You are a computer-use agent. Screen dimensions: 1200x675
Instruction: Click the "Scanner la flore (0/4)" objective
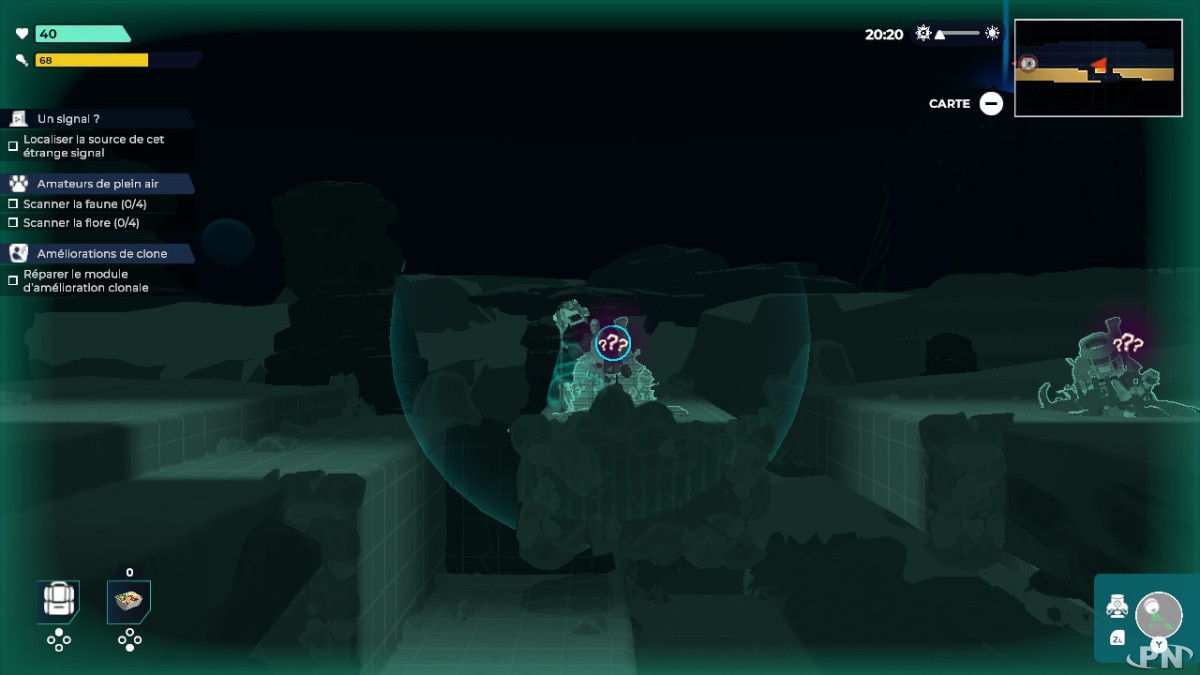[x=81, y=223]
